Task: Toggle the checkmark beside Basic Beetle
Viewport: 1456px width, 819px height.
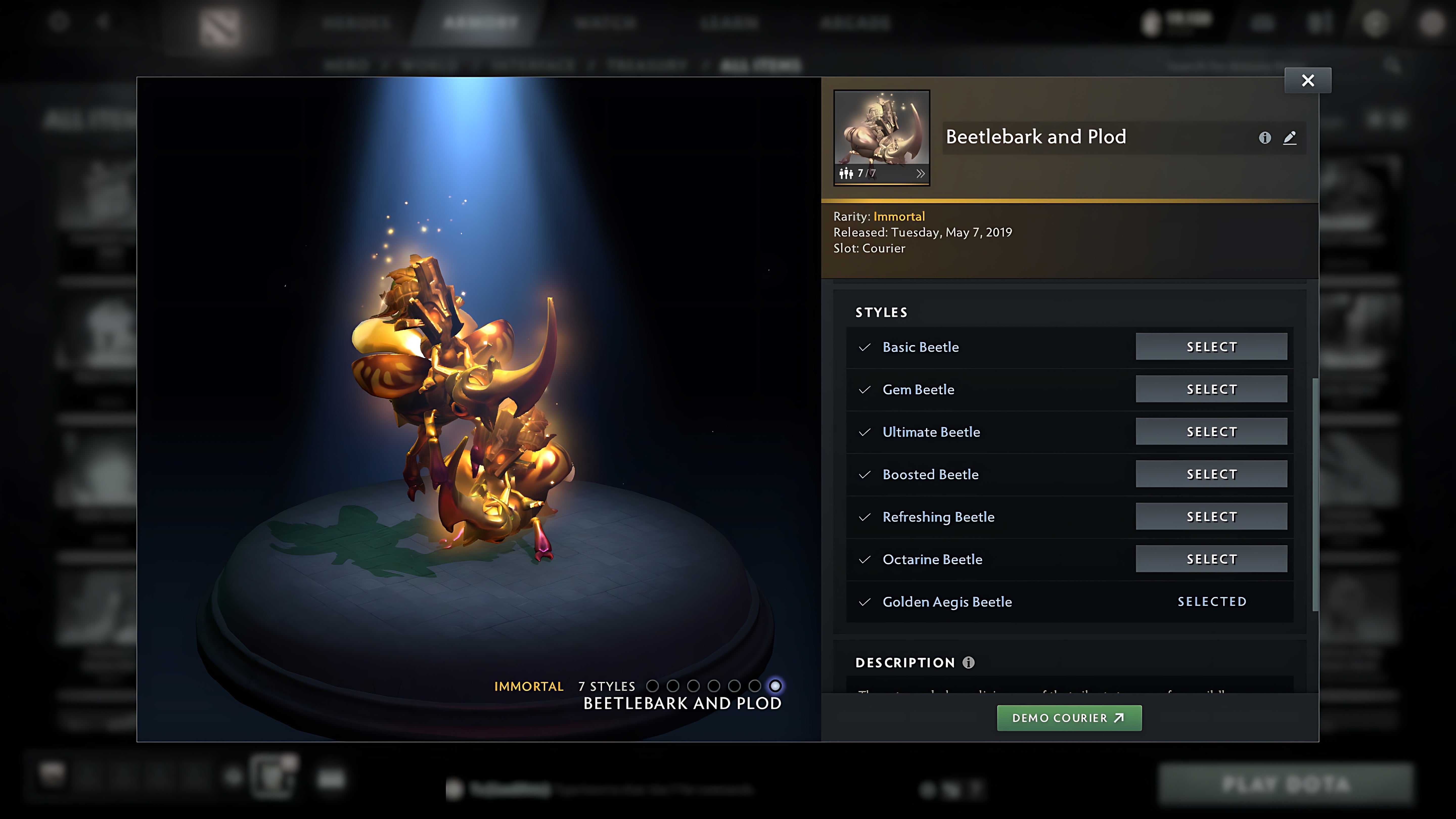Action: [864, 347]
